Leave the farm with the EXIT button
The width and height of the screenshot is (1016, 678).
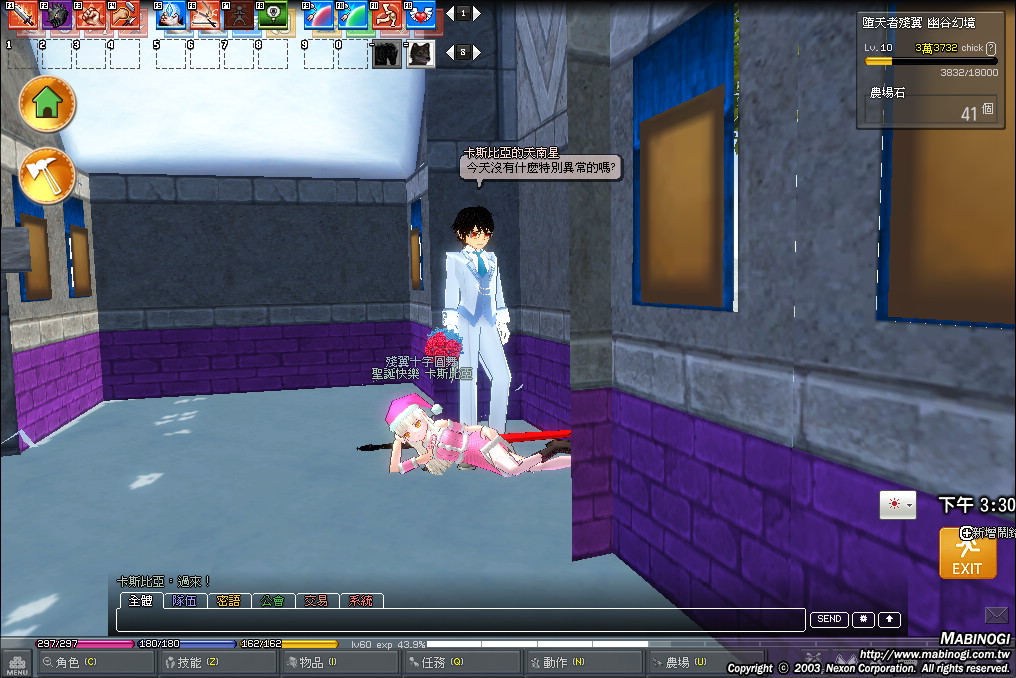coord(967,553)
